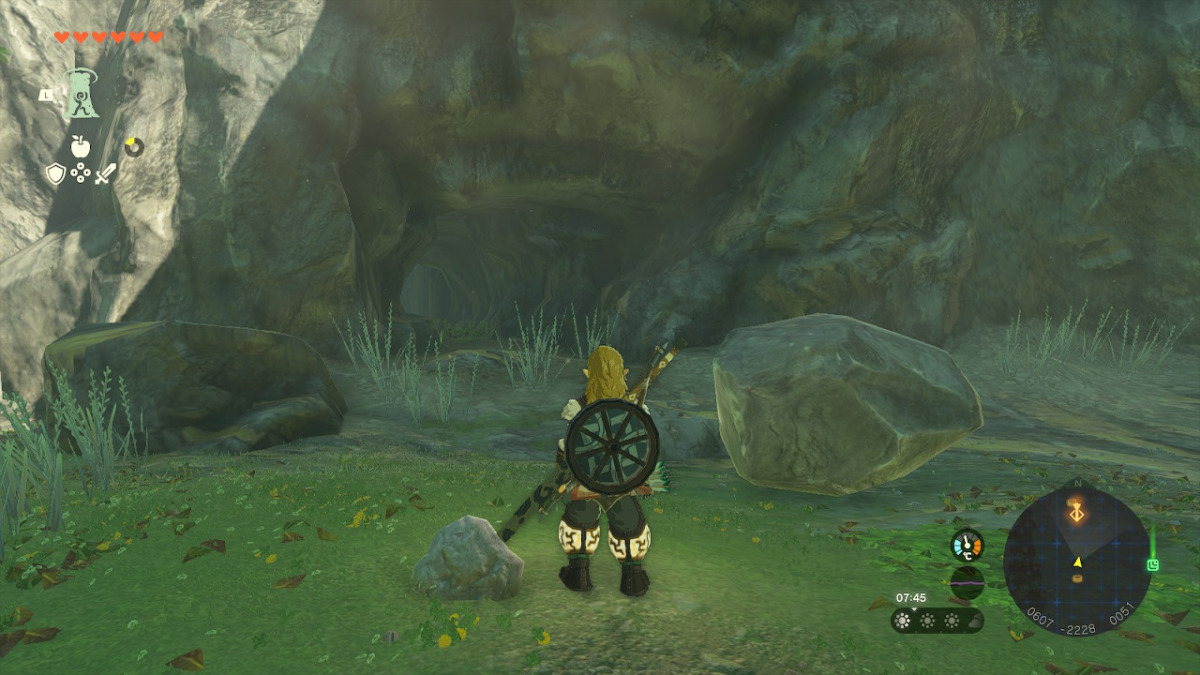Activate the Ascend ability icon
Screen dimensions: 1200x675
[81, 93]
